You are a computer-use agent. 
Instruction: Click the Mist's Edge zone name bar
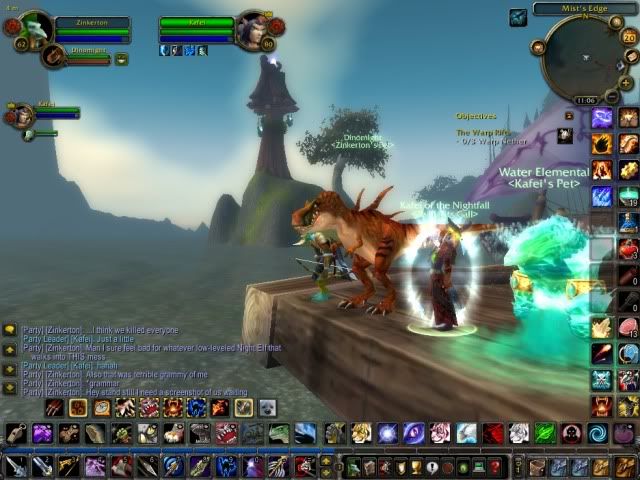(585, 9)
